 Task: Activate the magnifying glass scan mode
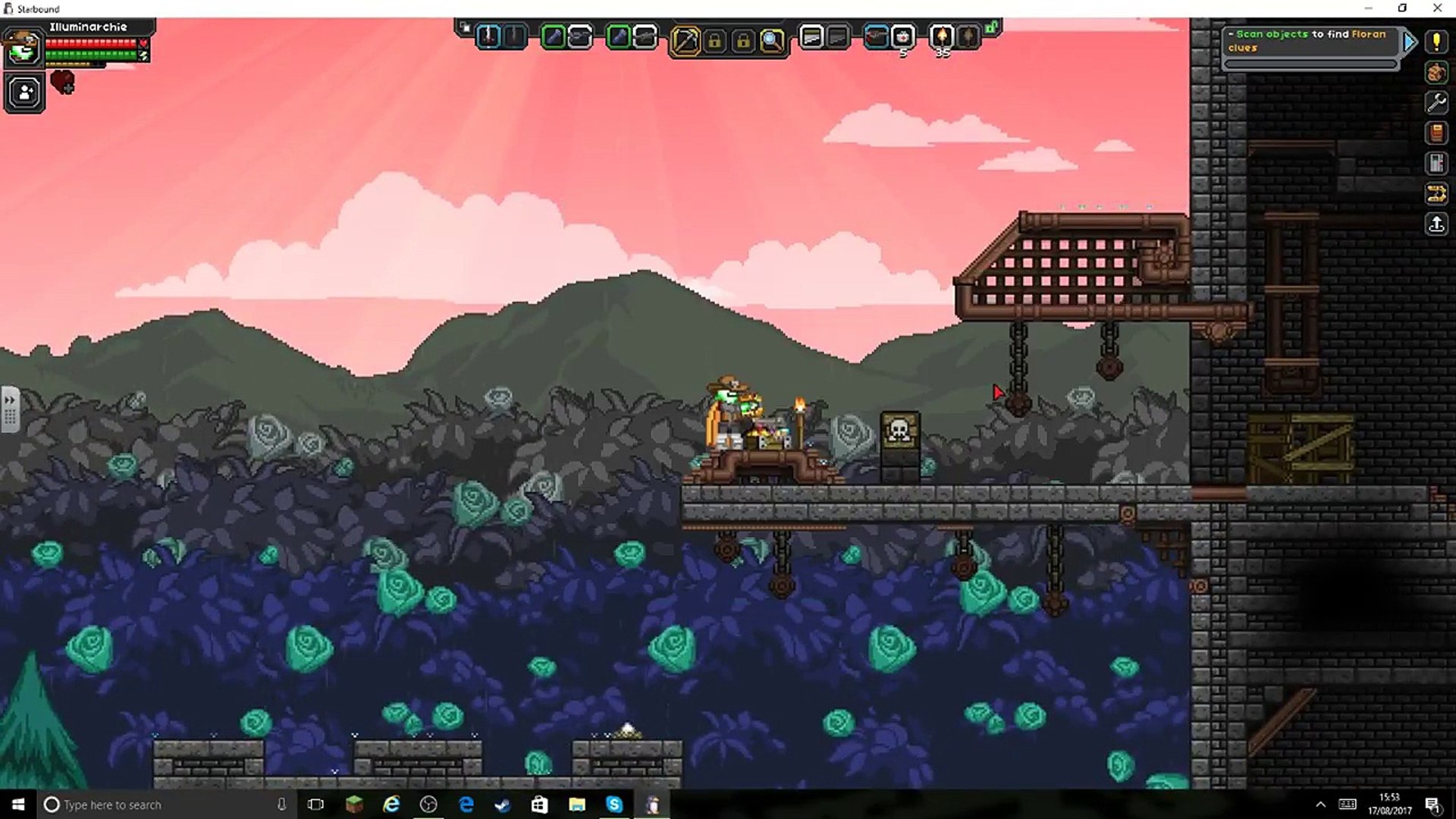tap(772, 40)
